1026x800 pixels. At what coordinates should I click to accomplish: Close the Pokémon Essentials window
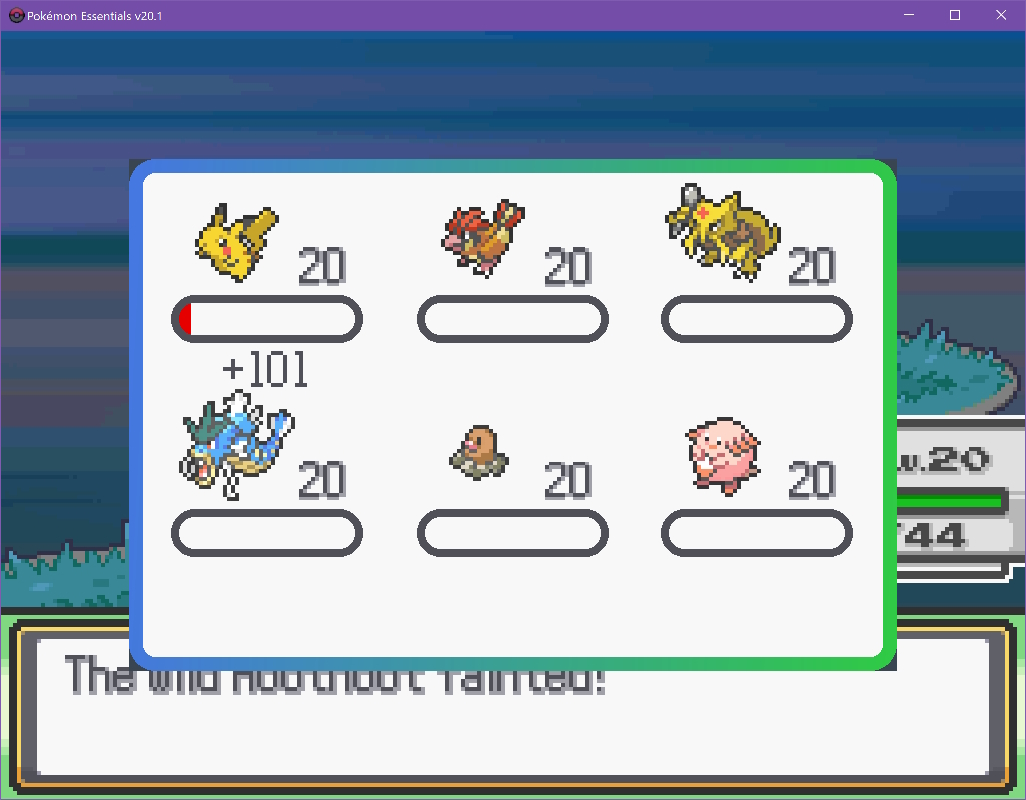point(1001,15)
